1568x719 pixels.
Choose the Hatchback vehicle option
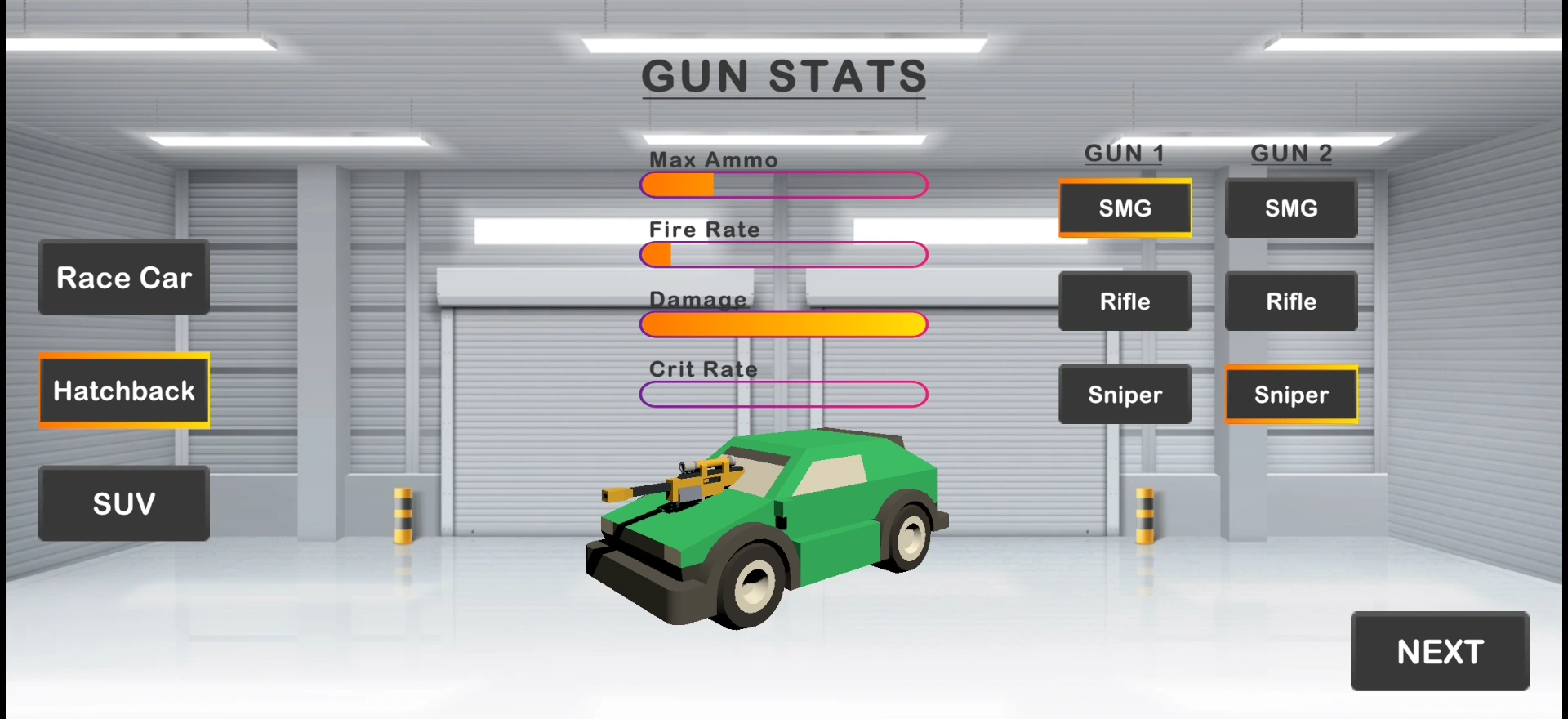pyautogui.click(x=124, y=391)
